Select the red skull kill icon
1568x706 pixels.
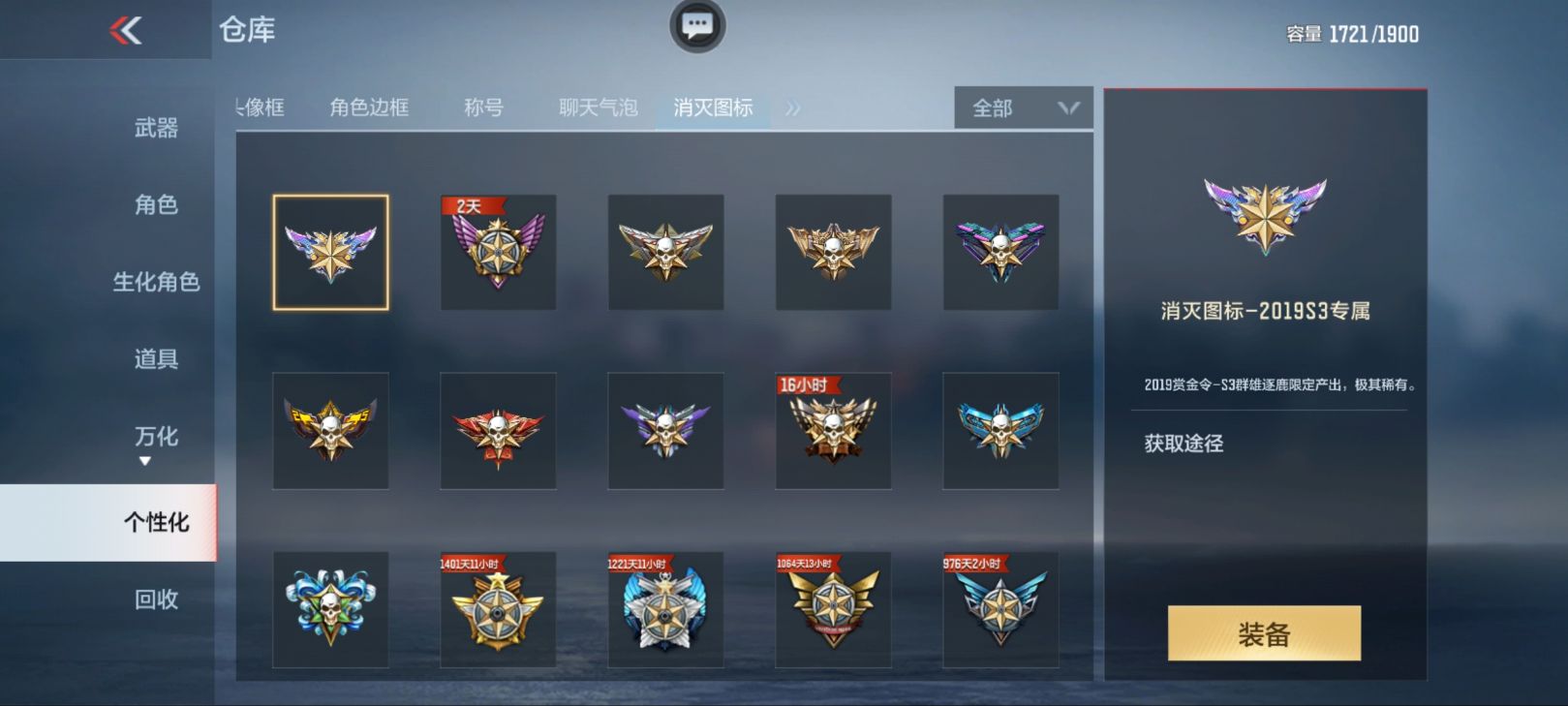[x=498, y=431]
